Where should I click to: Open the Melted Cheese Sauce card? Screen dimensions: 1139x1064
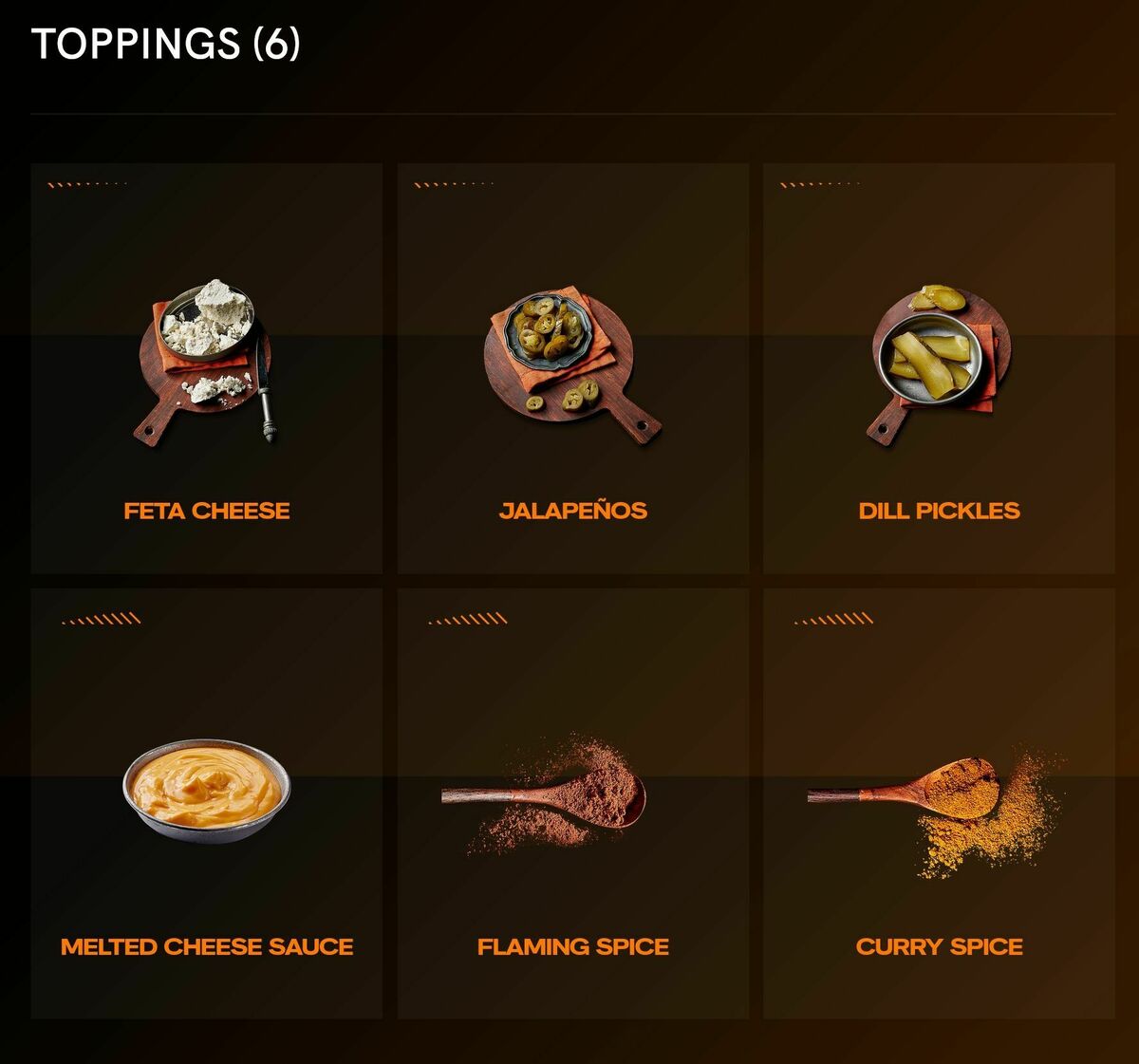206,803
